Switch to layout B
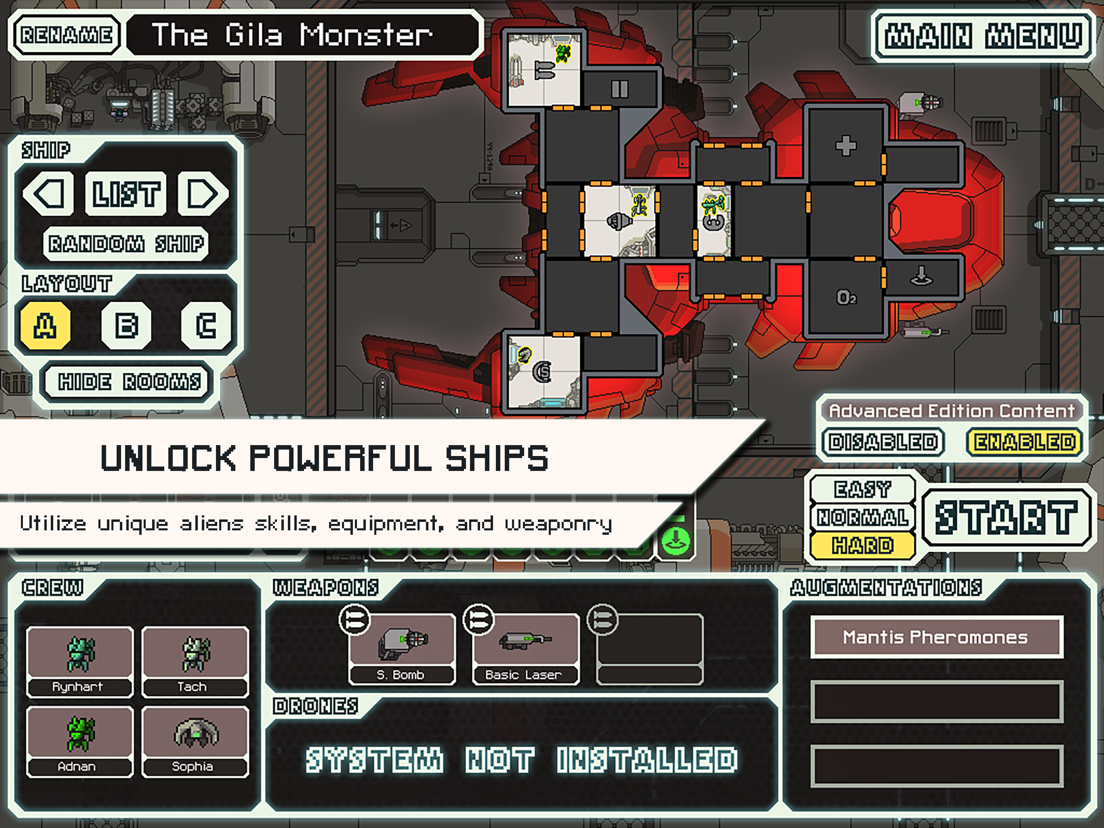Viewport: 1104px width, 828px height. coord(126,326)
